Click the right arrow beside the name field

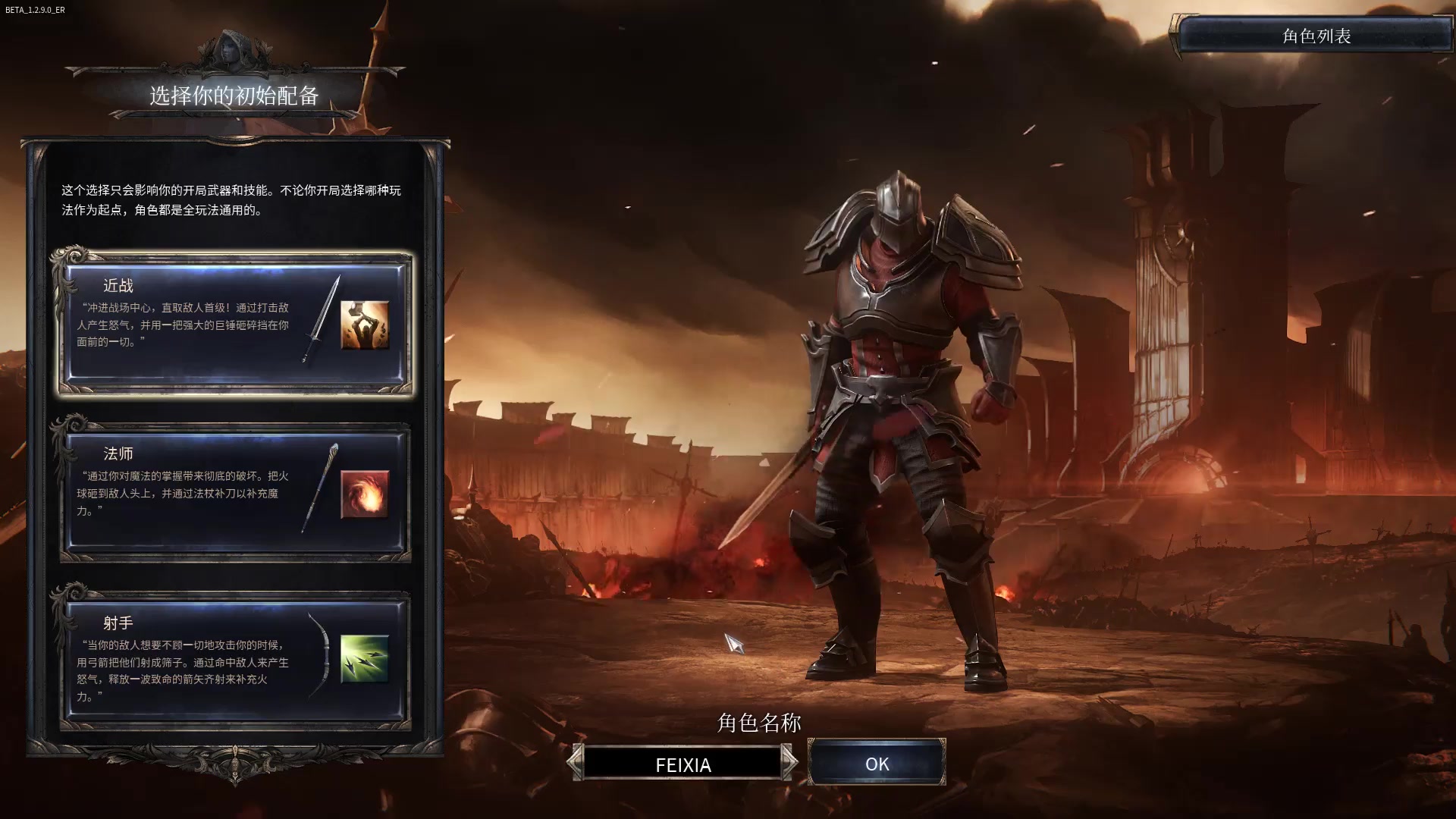(x=789, y=762)
